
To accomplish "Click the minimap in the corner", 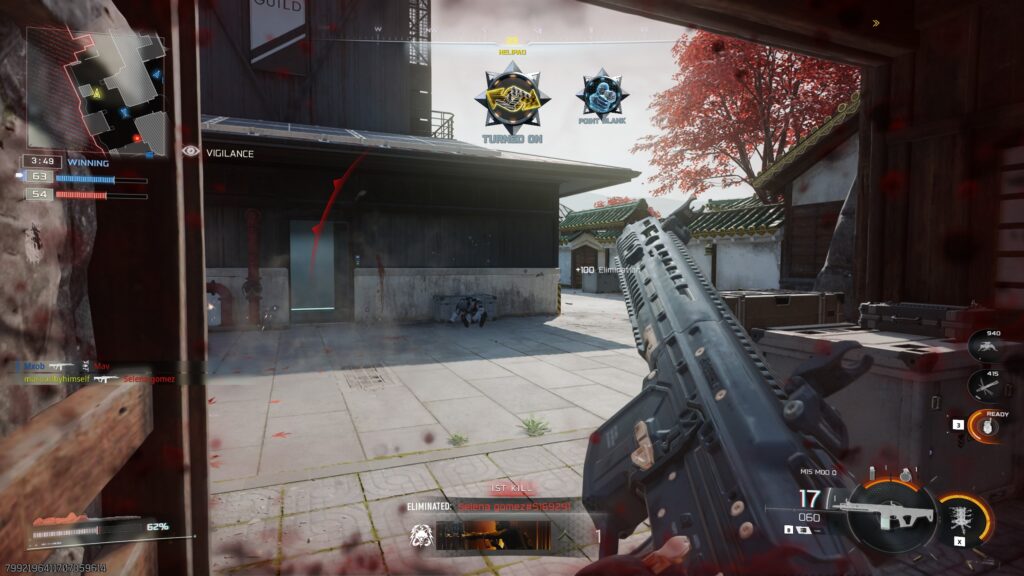I will pyautogui.click(x=96, y=90).
